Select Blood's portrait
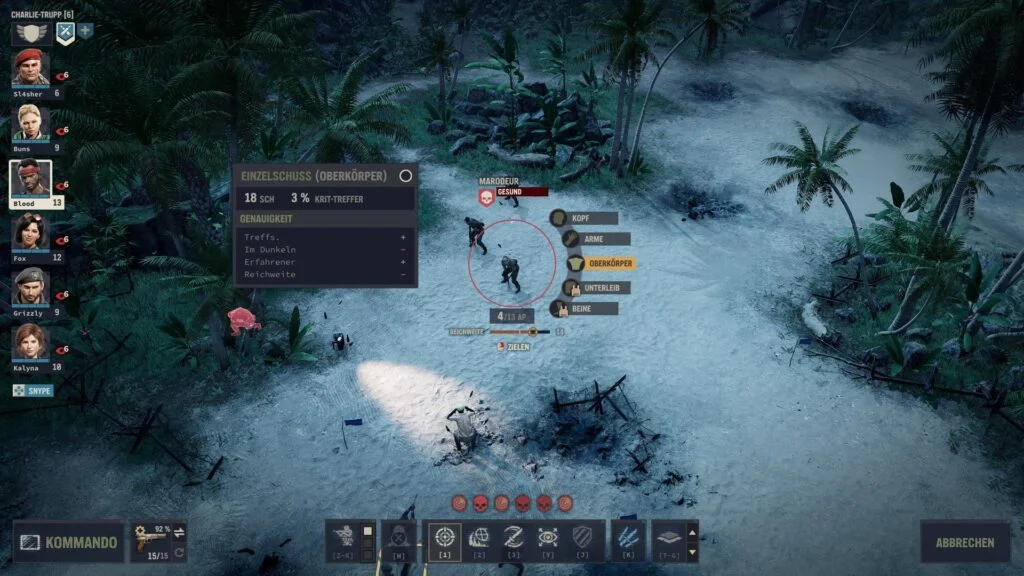This screenshot has width=1024, height=576. click(31, 178)
